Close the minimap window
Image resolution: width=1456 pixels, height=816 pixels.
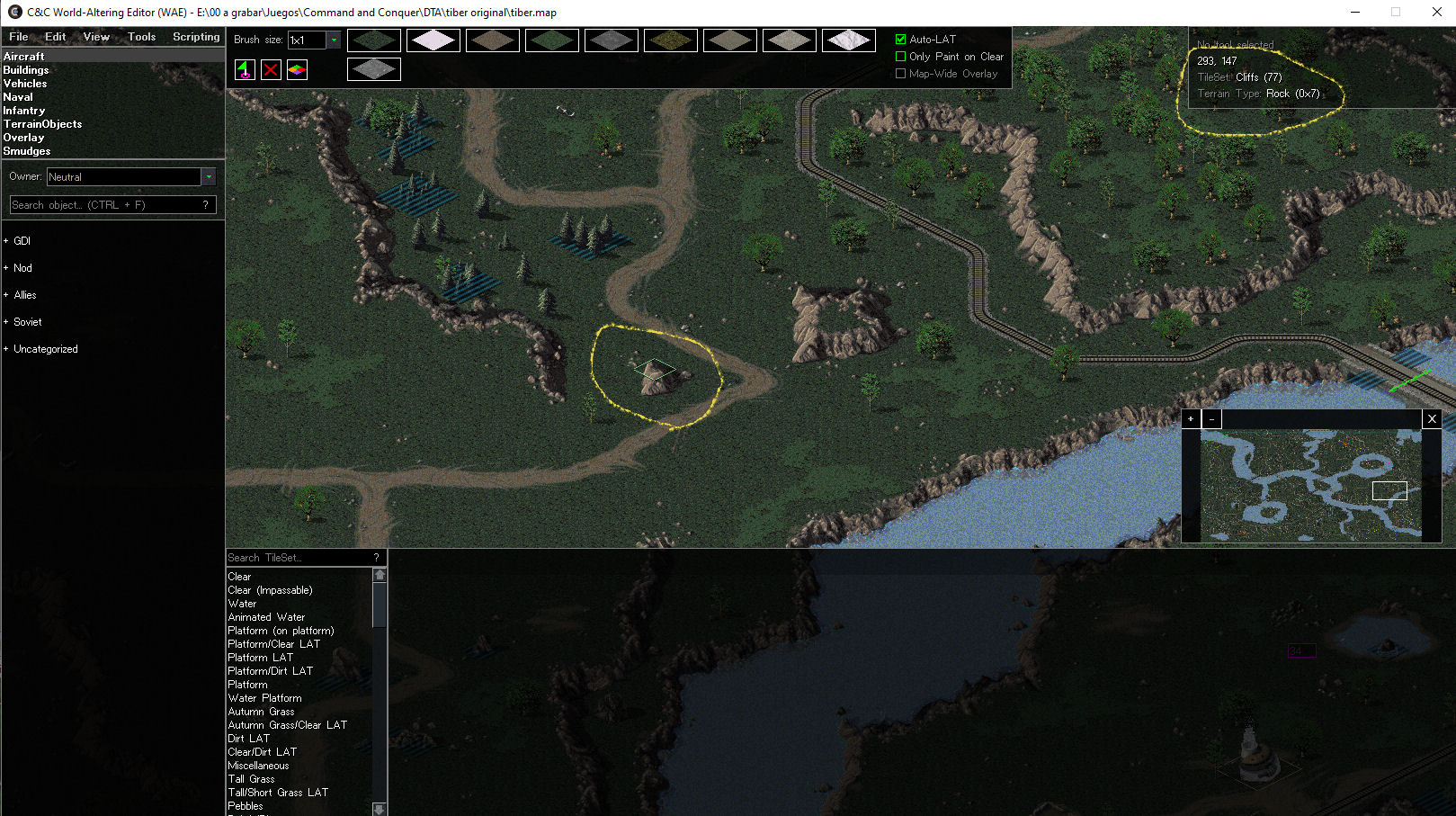coord(1432,419)
